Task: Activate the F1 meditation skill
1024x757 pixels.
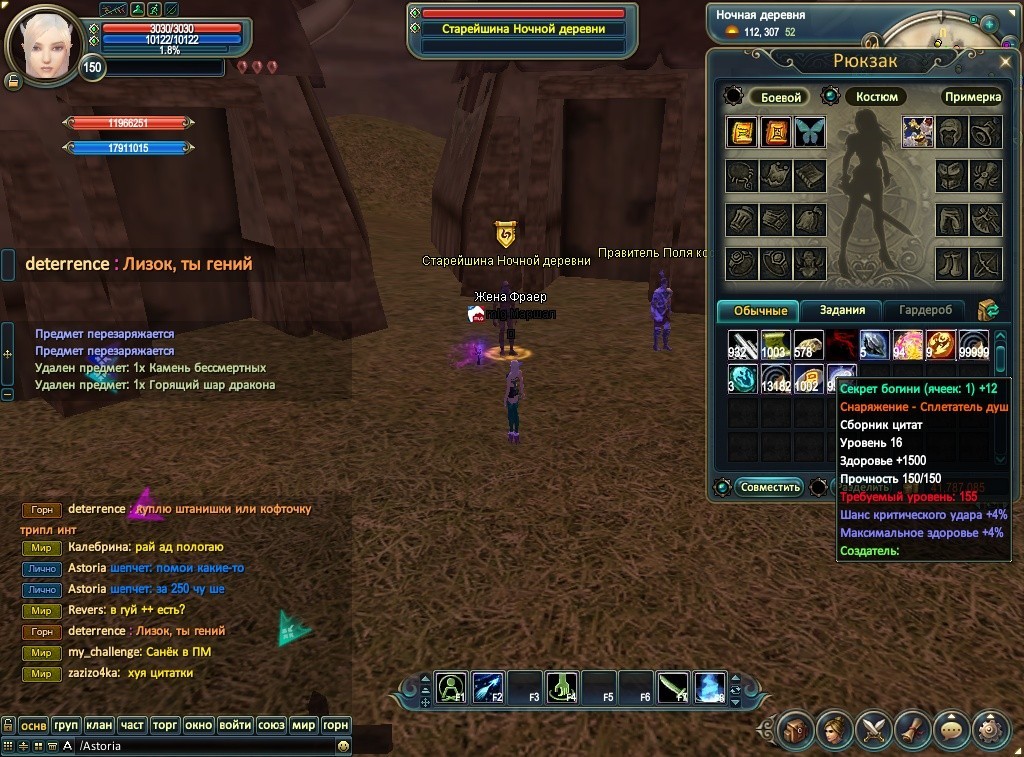Action: click(x=451, y=687)
